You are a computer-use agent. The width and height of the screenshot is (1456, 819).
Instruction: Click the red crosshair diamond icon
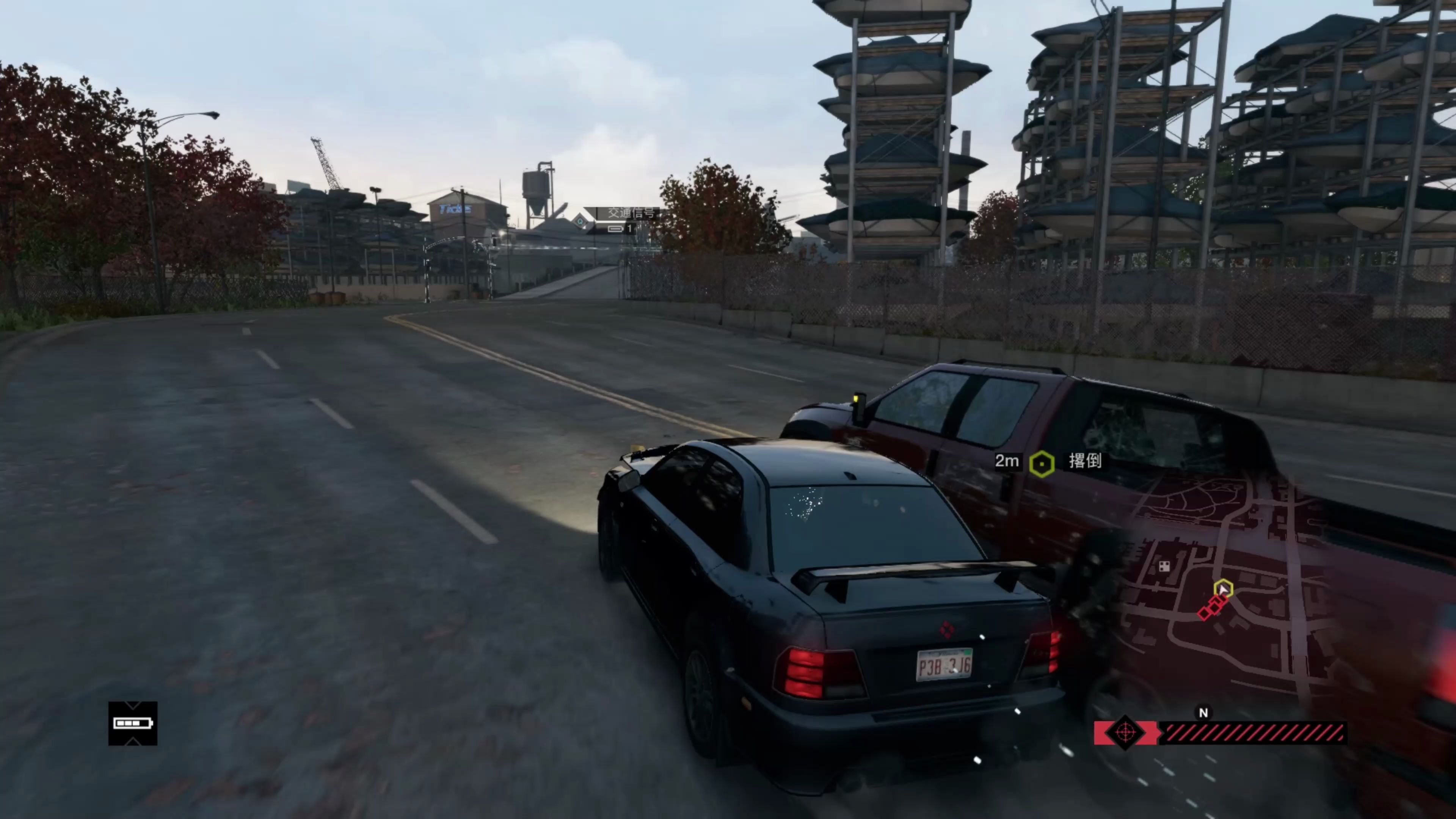[1125, 733]
